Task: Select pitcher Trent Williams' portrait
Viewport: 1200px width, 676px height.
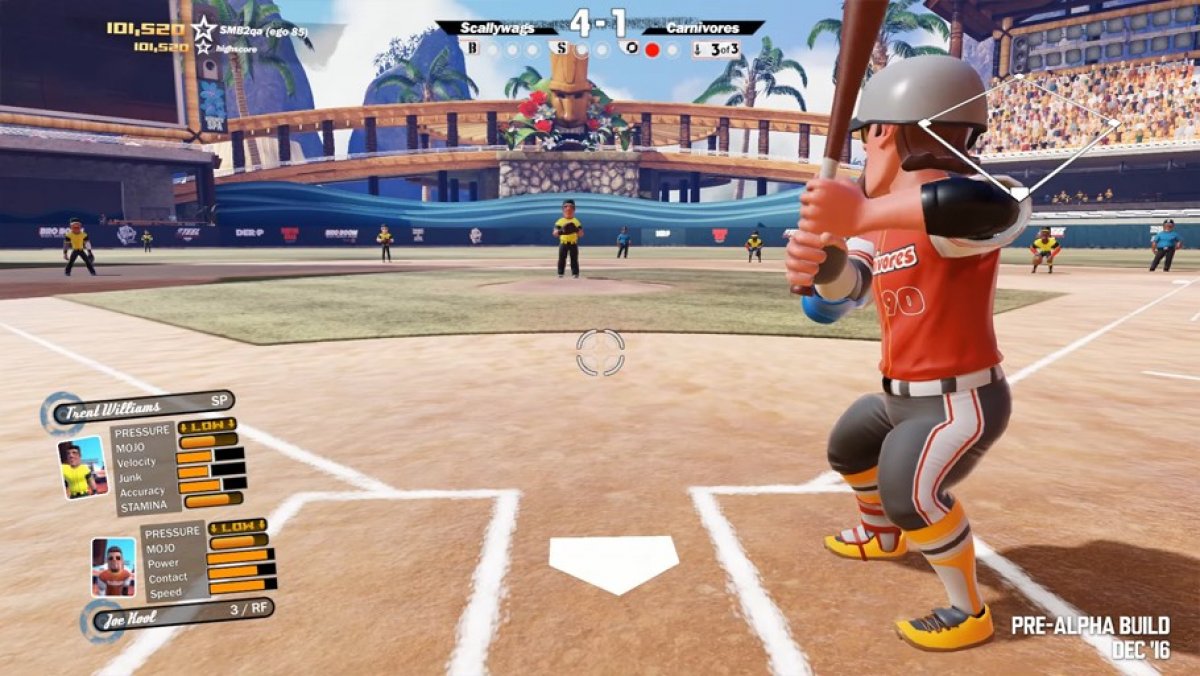Action: (82, 467)
